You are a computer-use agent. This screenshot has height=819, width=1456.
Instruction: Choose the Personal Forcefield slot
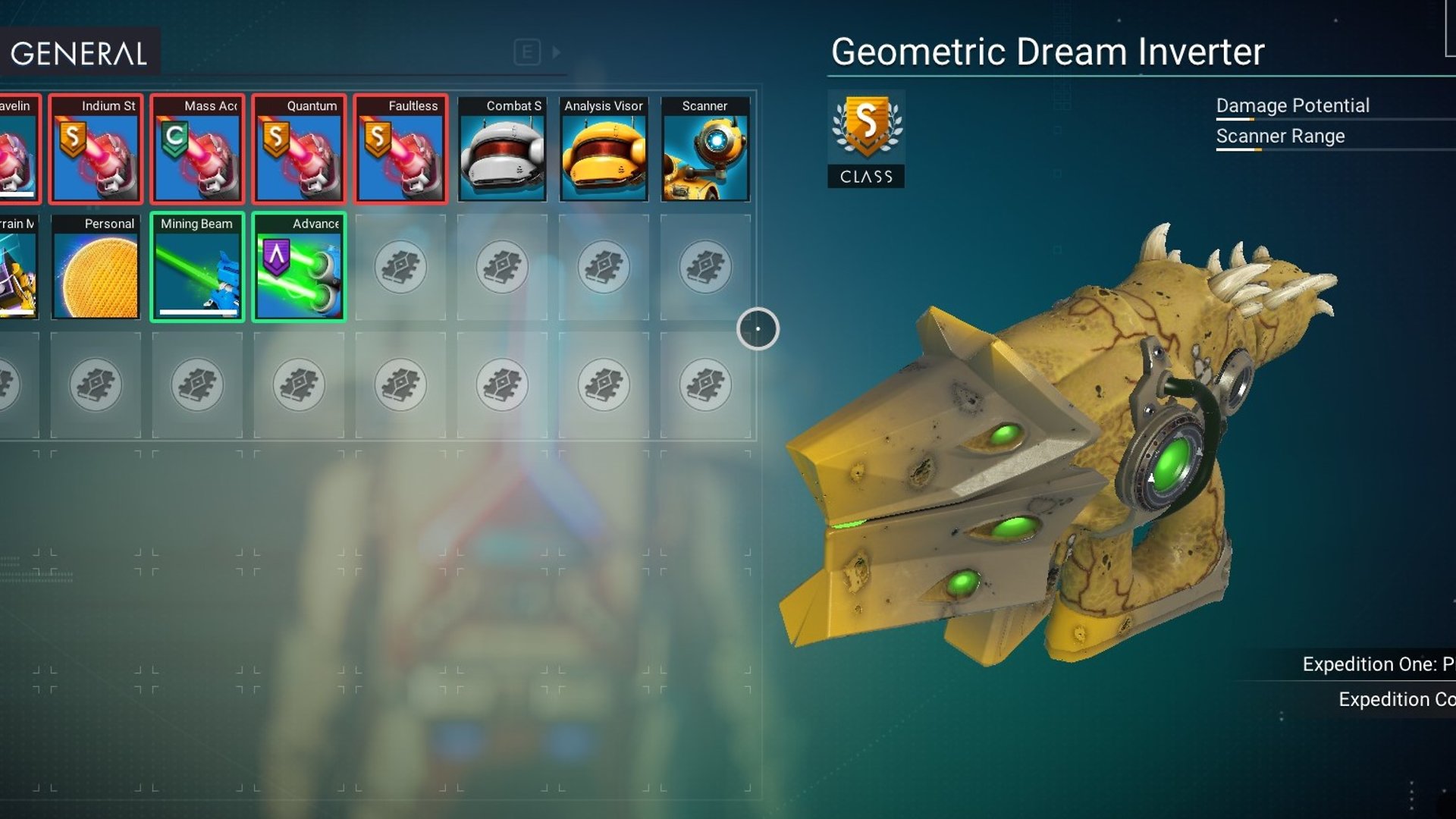click(96, 268)
